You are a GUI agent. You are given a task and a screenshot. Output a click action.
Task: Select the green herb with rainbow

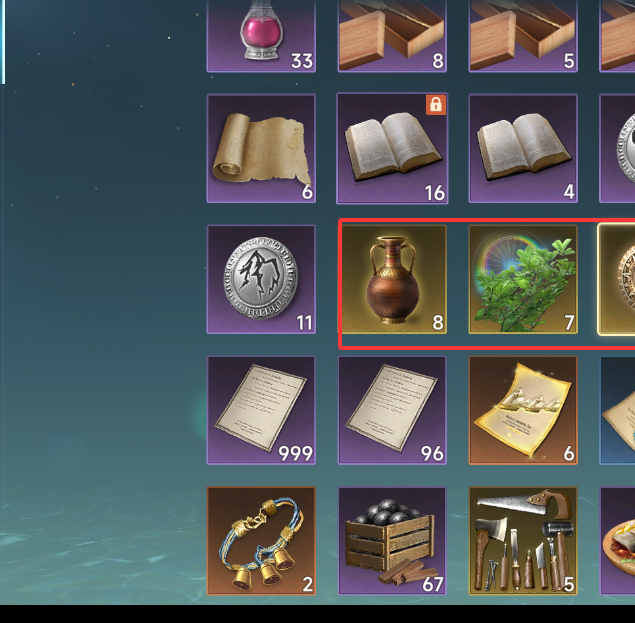tap(523, 279)
